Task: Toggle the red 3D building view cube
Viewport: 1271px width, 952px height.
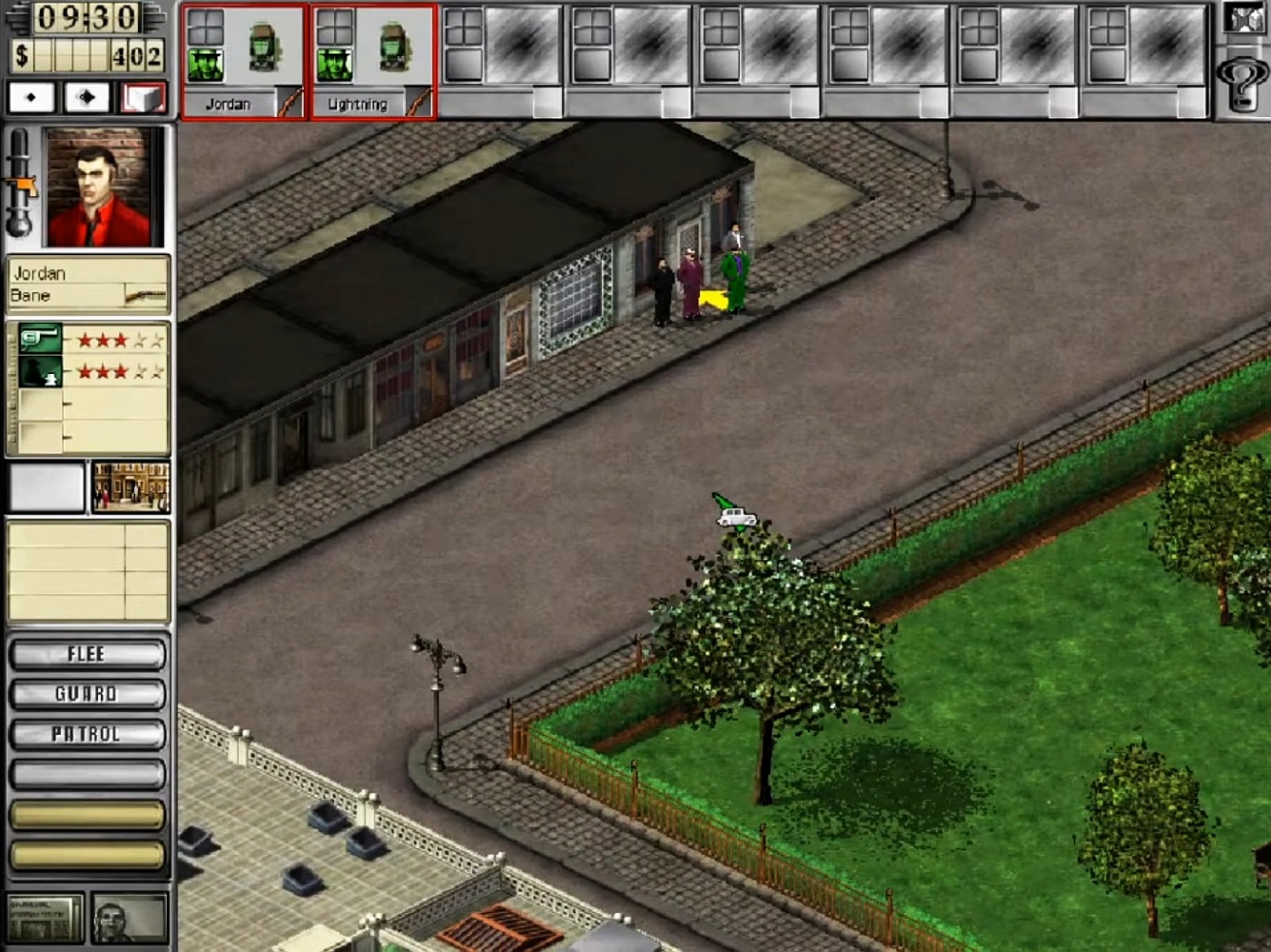Action: click(143, 95)
